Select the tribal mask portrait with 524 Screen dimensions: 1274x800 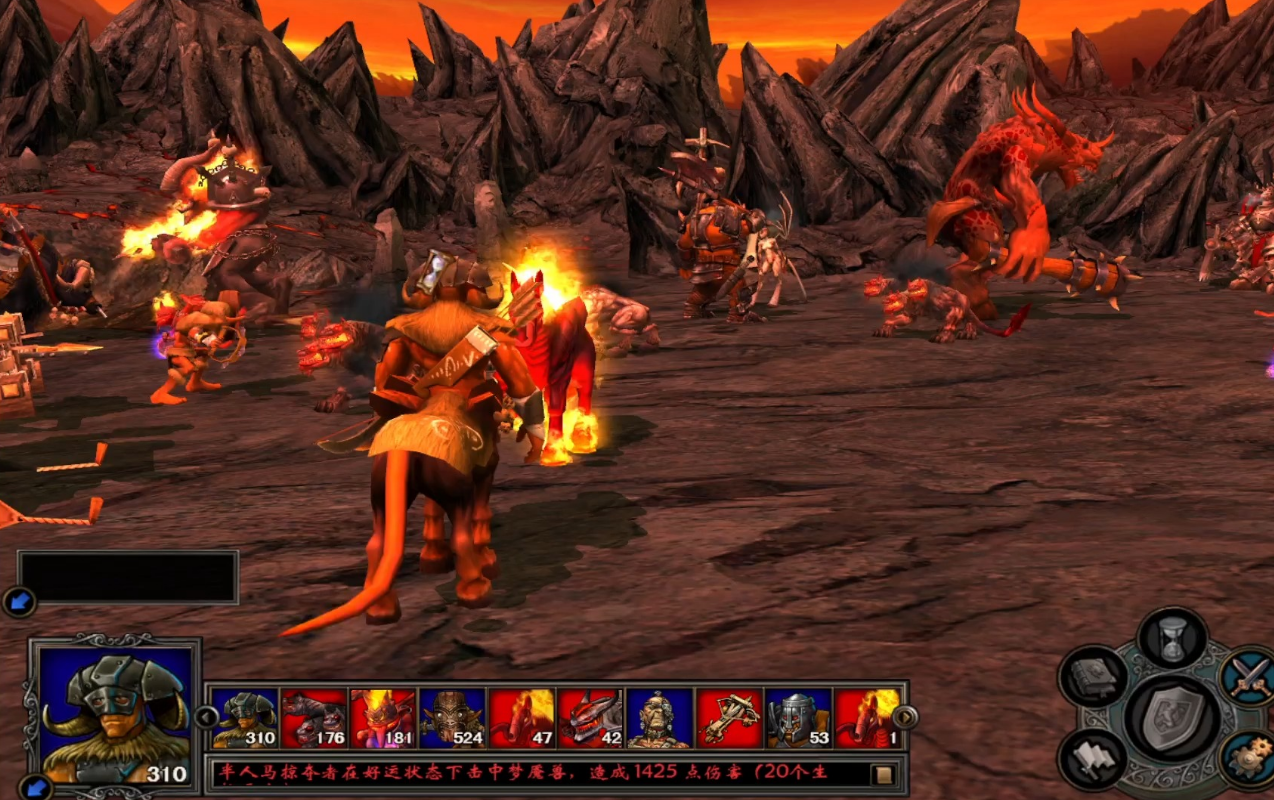click(452, 718)
